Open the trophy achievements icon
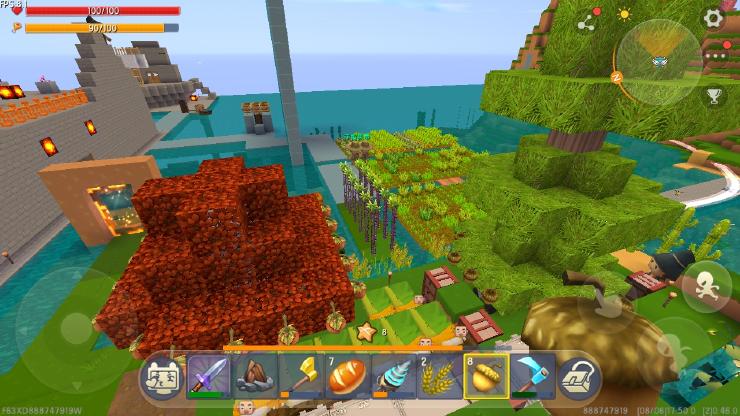740x416 pixels. click(x=714, y=96)
